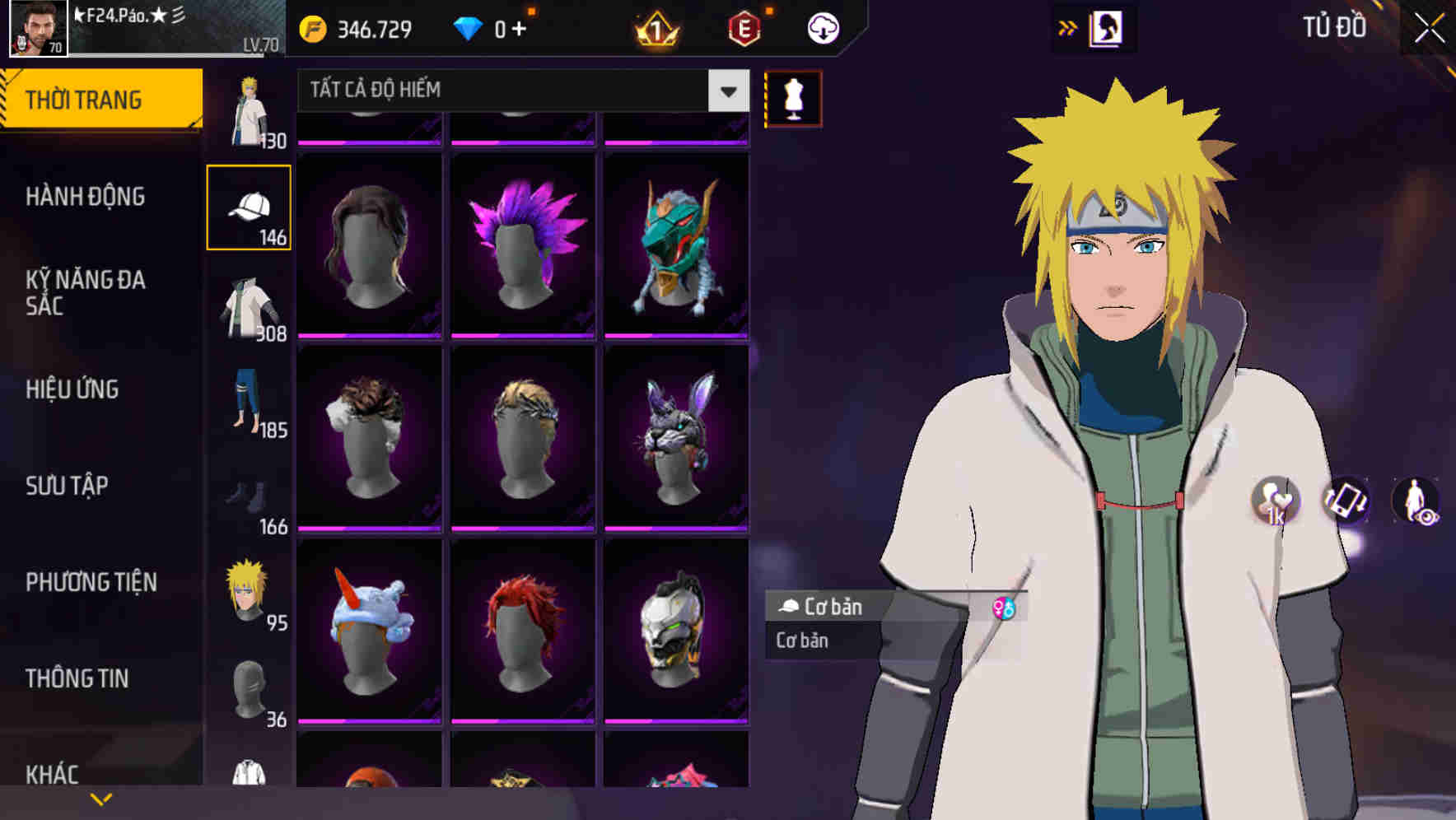This screenshot has width=1456, height=820.
Task: Open the cloud download icon in top bar
Action: (x=822, y=27)
